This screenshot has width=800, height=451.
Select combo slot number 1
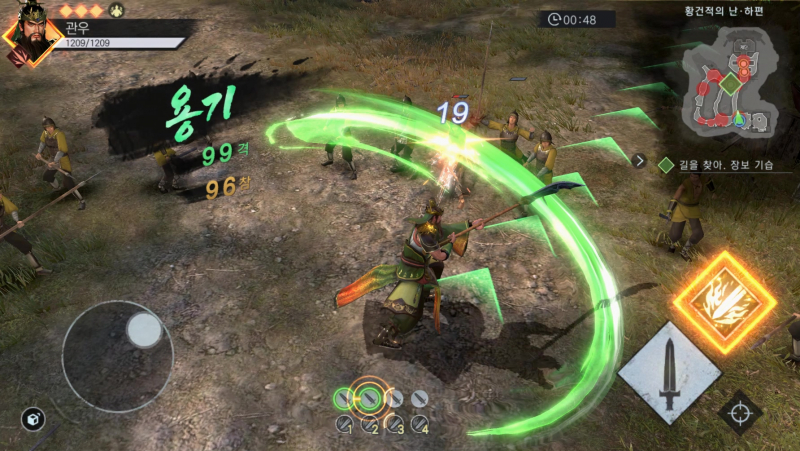coord(344,424)
